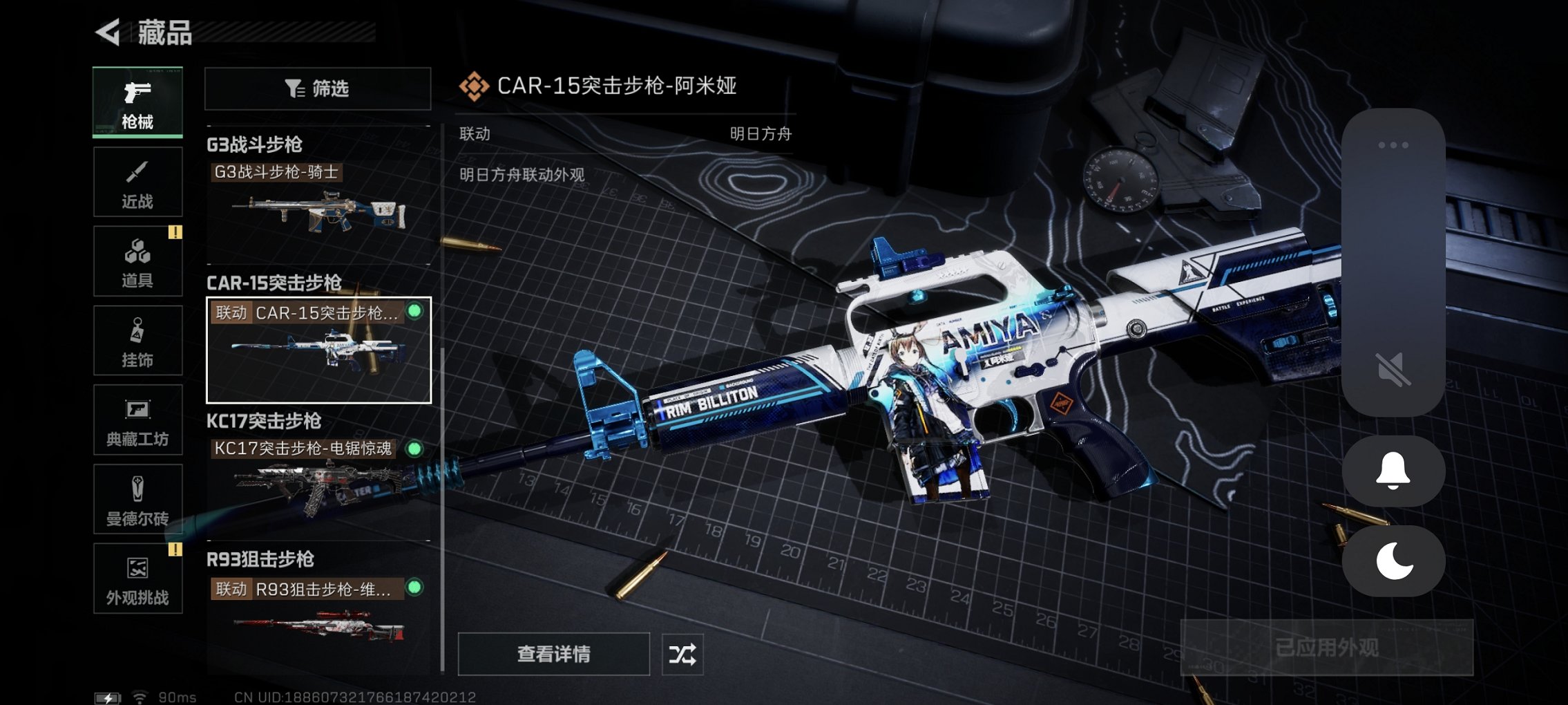This screenshot has height=705, width=1568.
Task: Open the 近战 melee weapons category
Action: point(137,181)
